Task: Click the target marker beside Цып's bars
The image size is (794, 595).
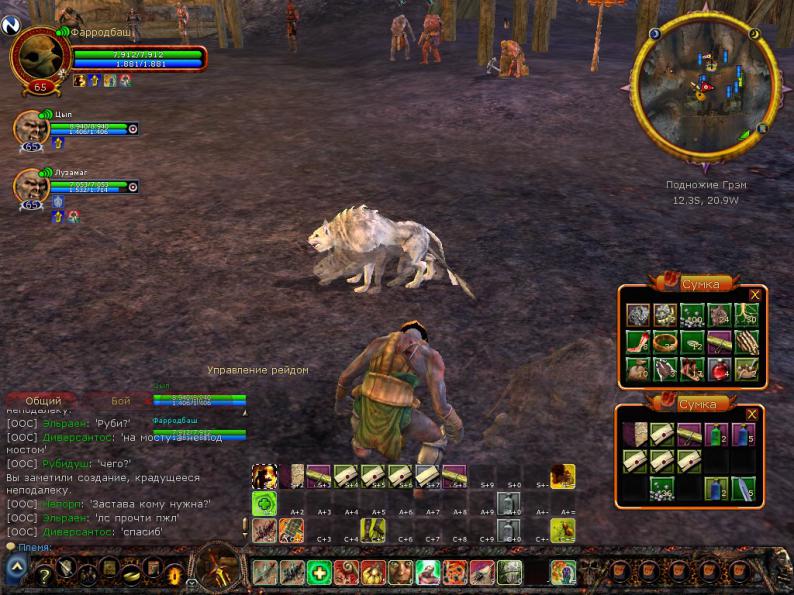Action: tap(134, 128)
